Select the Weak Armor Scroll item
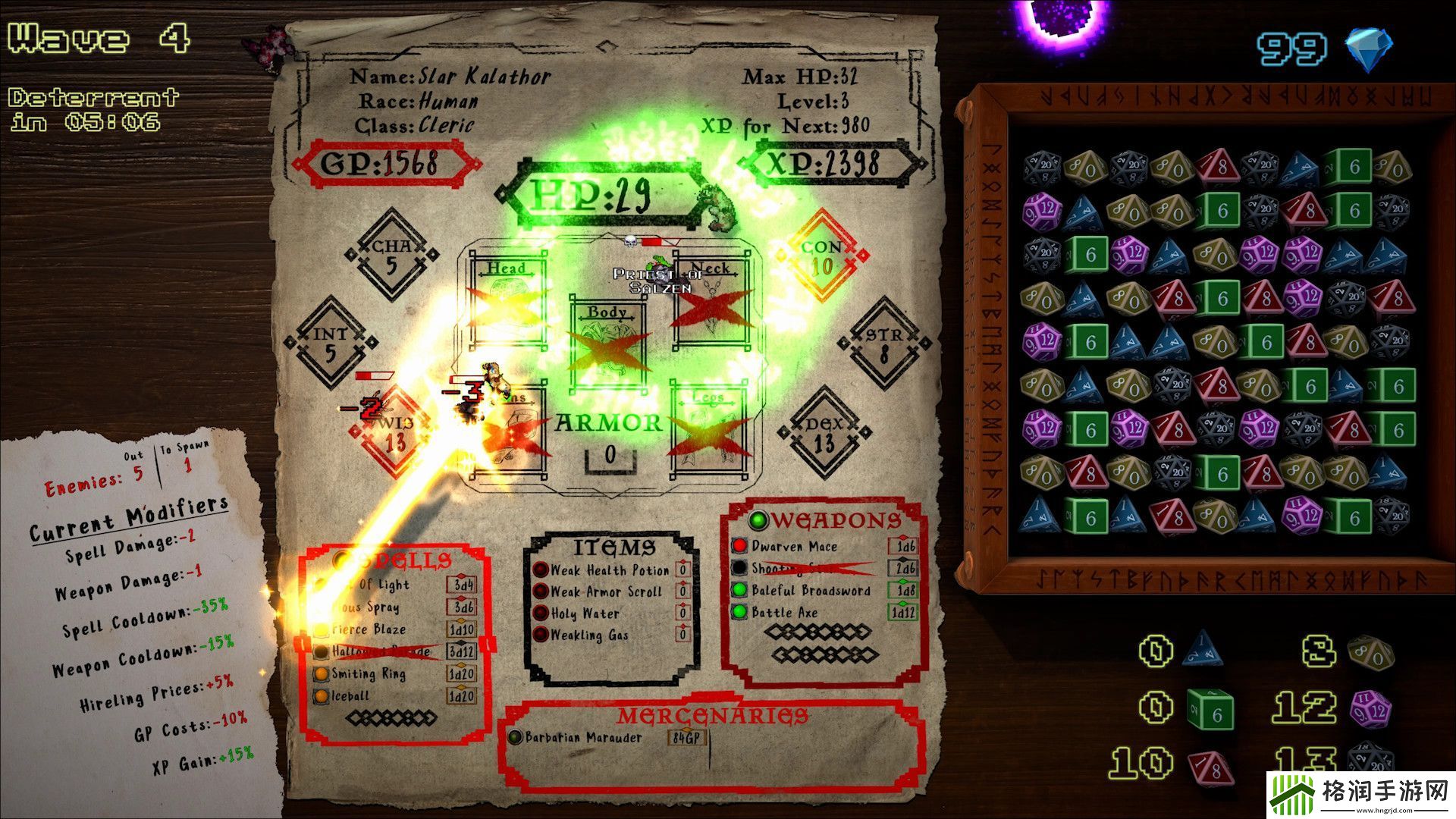The height and width of the screenshot is (819, 1456). [x=606, y=591]
